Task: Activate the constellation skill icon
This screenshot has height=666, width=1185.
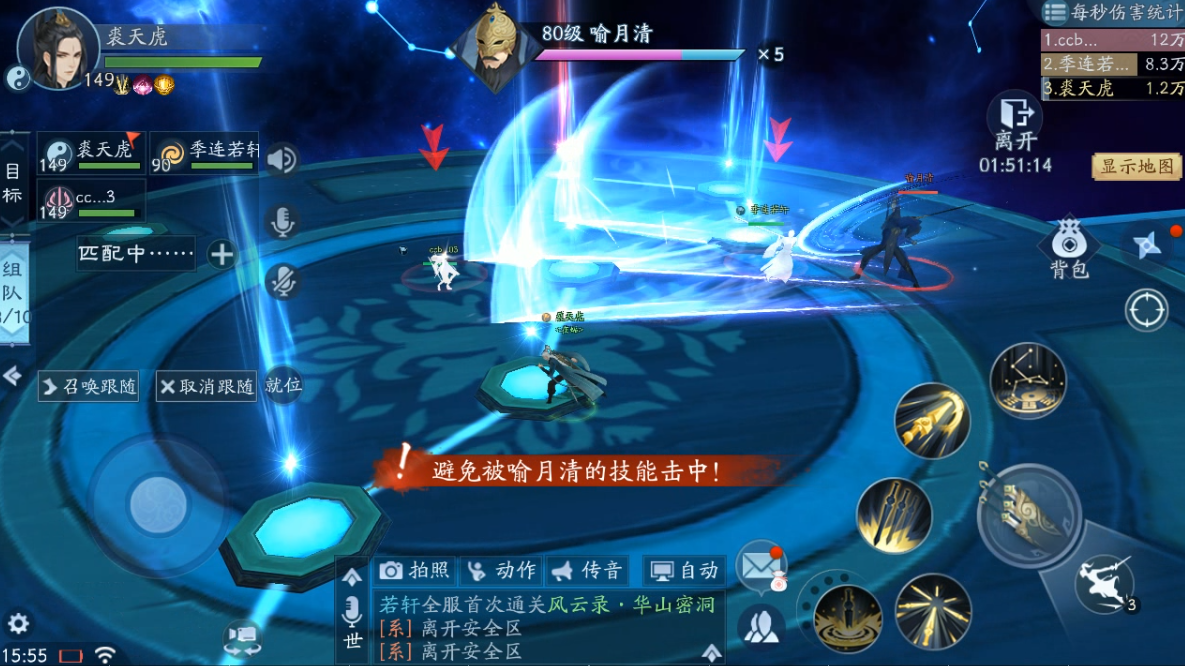Action: coord(1027,381)
